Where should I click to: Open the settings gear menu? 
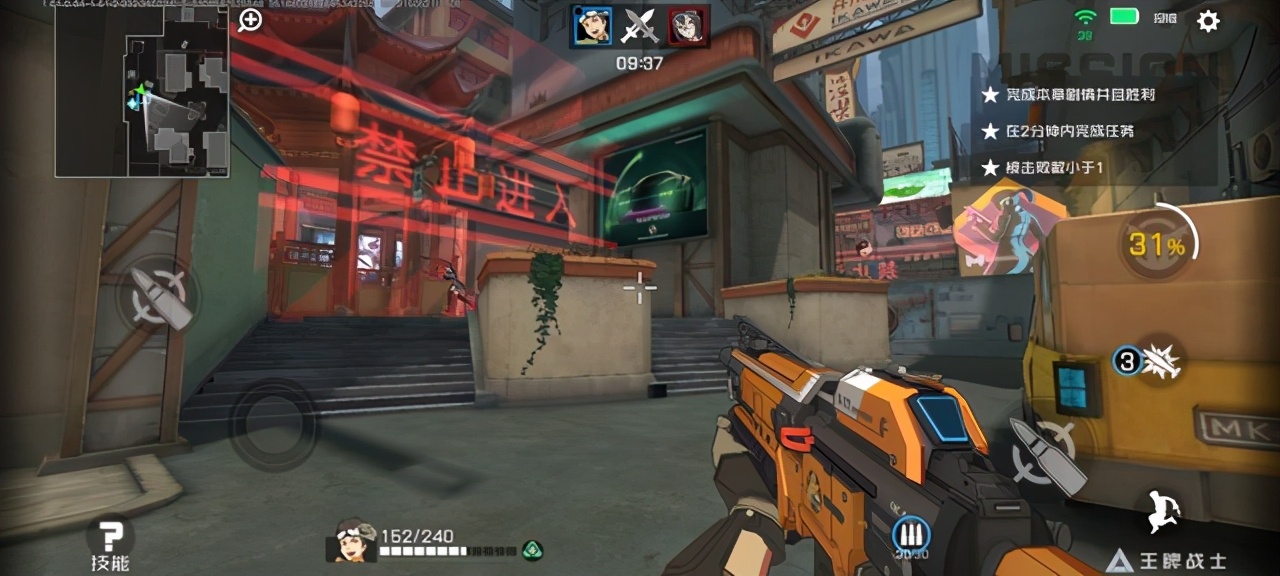click(1208, 21)
